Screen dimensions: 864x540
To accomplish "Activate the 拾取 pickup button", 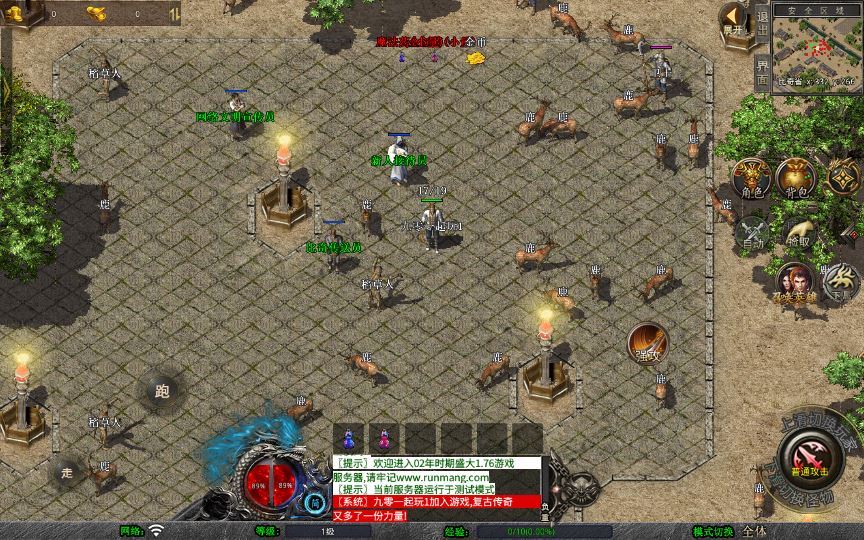I will 797,232.
